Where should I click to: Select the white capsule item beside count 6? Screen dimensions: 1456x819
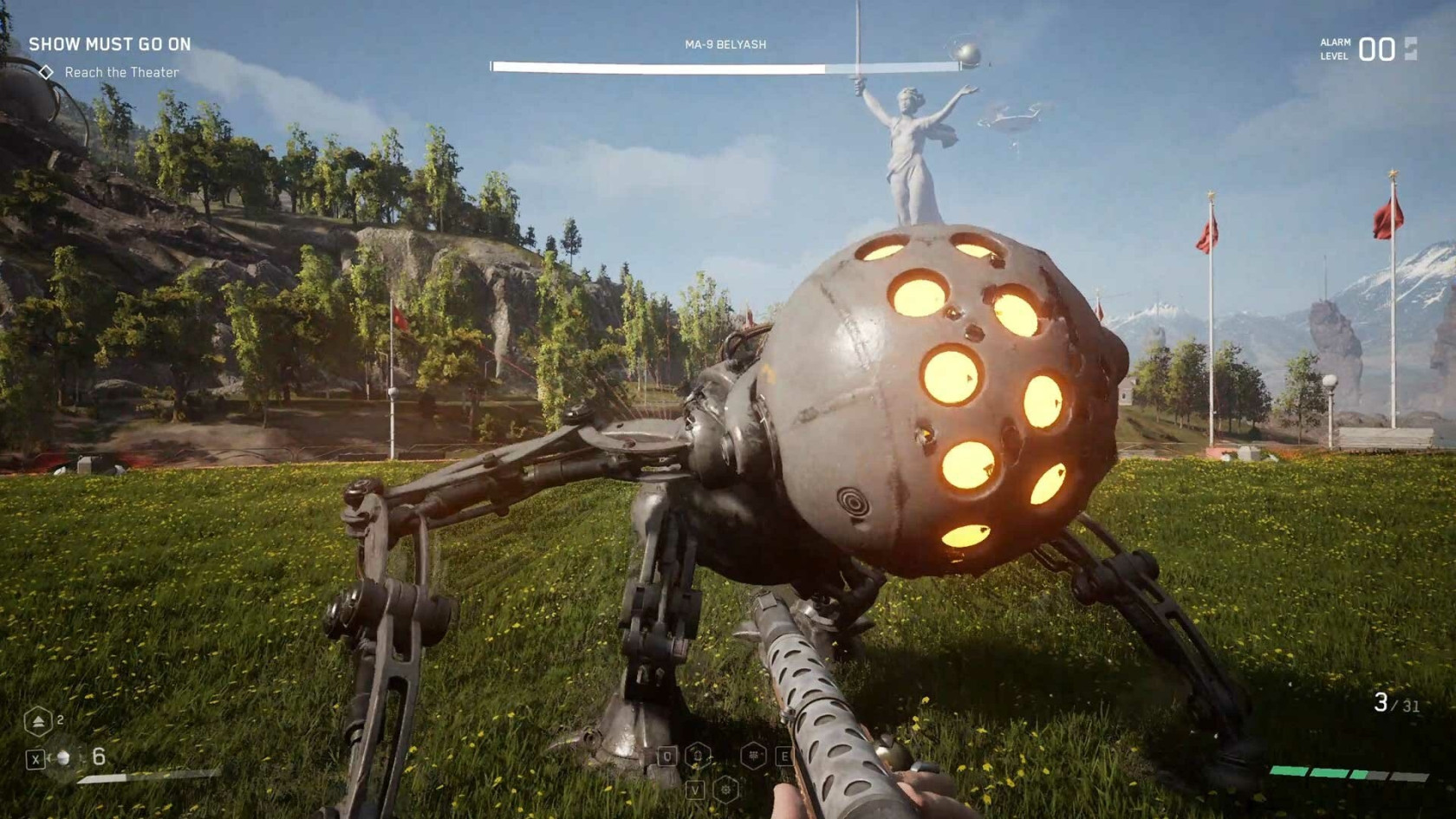click(62, 758)
